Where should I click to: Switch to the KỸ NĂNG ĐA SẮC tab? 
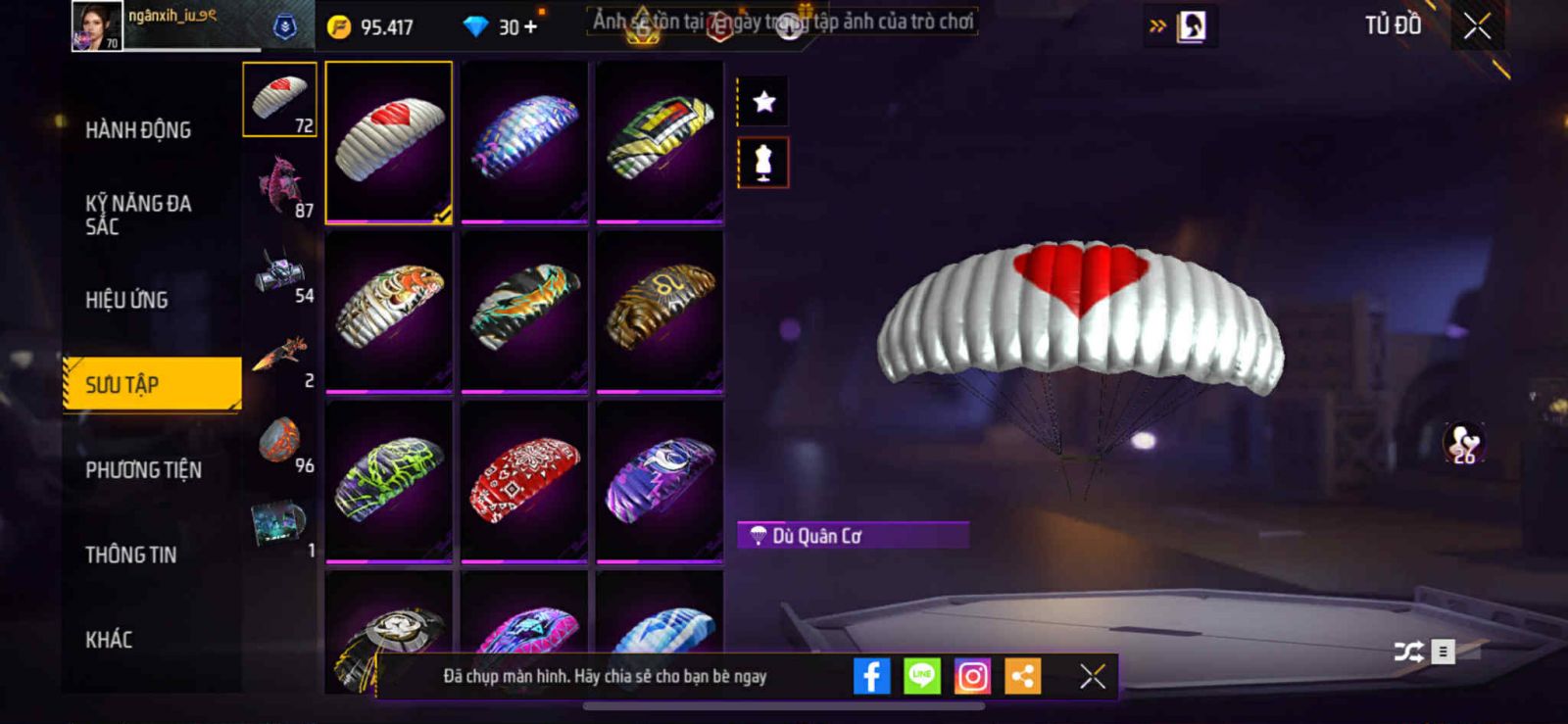pos(138,215)
